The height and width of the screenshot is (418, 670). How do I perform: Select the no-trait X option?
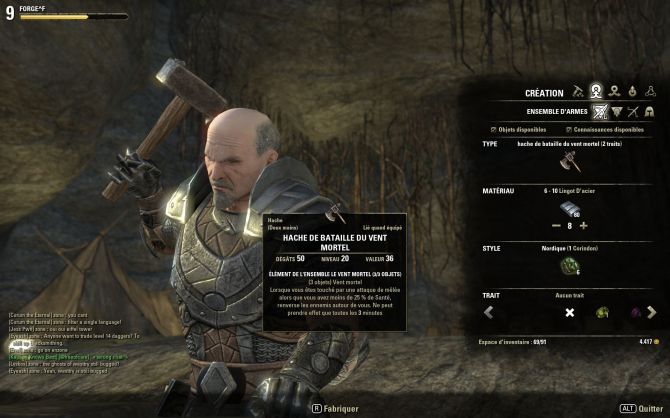(x=569, y=313)
